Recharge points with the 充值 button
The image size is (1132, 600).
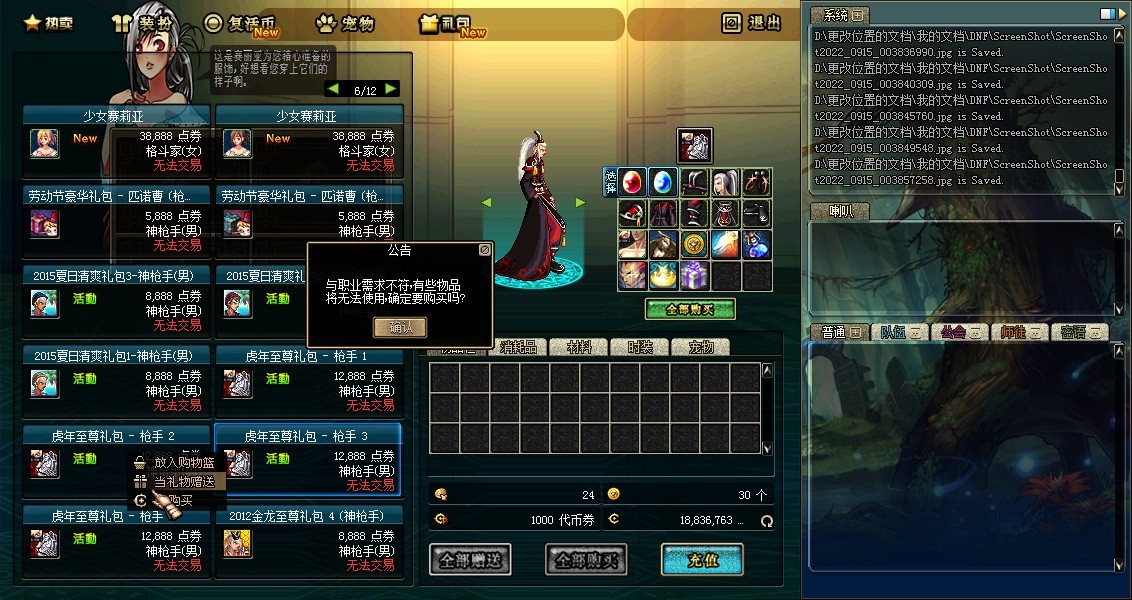pos(702,560)
